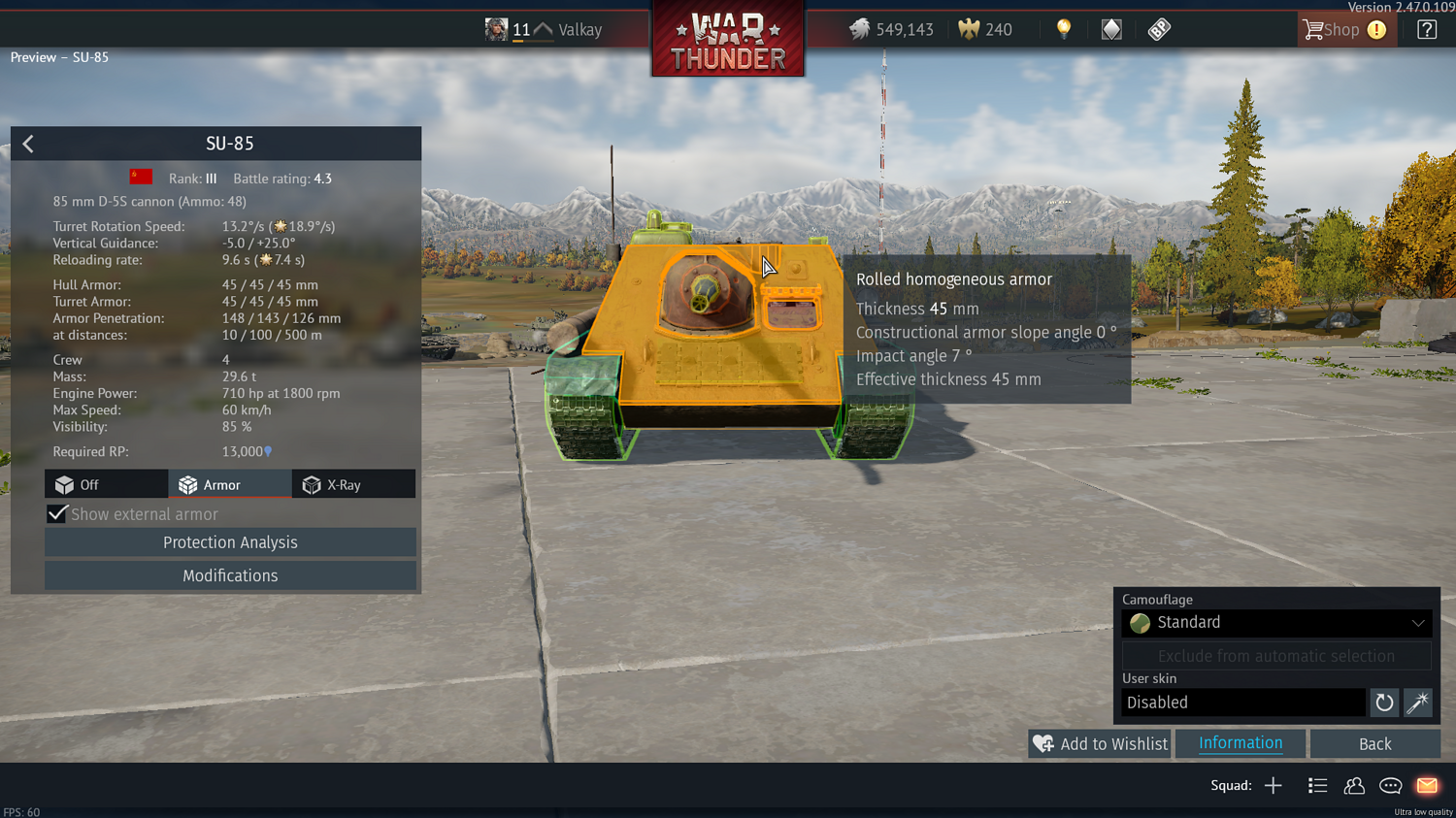The width and height of the screenshot is (1456, 818).
Task: Expand the Camouflage Standard dropdown
Action: click(x=1275, y=623)
